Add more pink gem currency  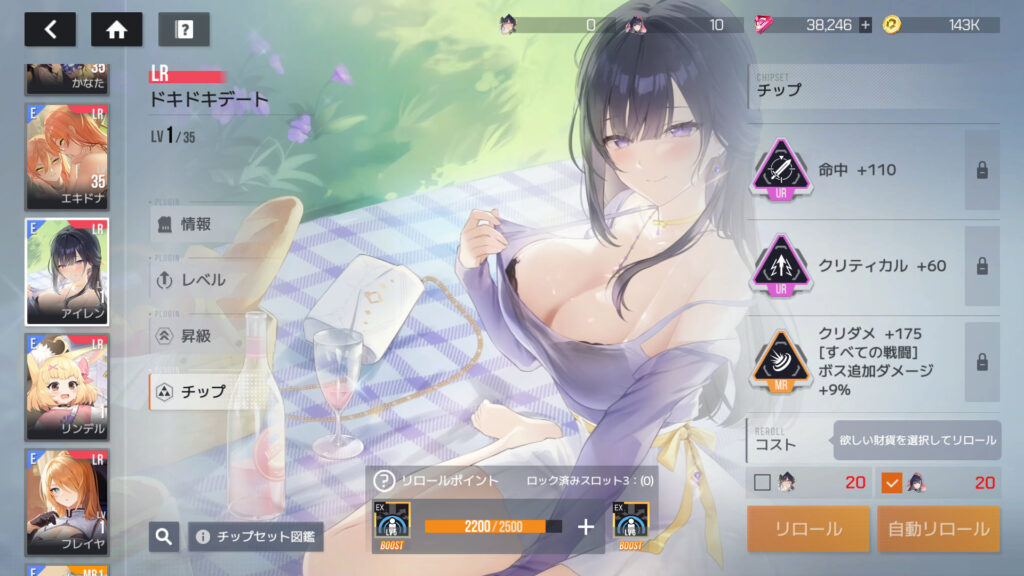click(x=866, y=25)
